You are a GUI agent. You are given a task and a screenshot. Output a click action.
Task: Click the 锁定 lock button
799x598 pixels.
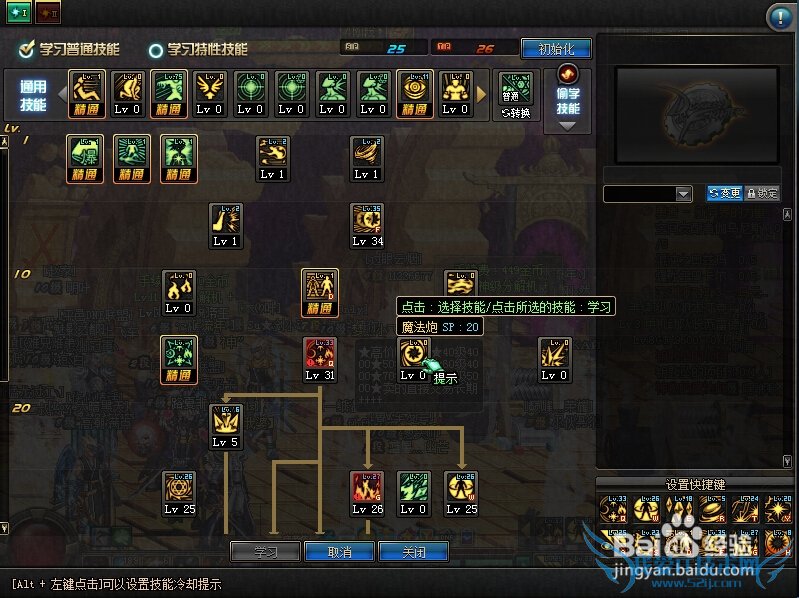point(762,194)
